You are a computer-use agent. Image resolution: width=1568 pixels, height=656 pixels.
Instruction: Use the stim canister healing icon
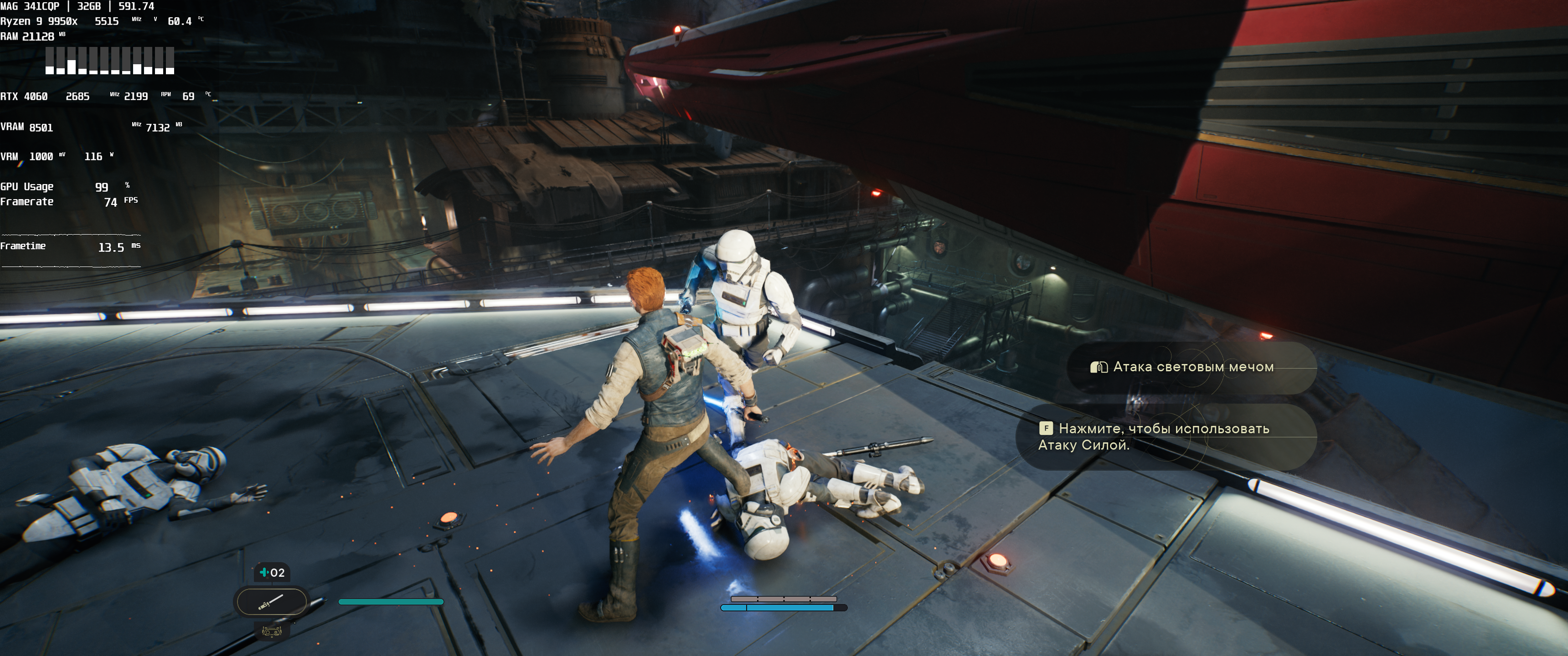click(x=272, y=572)
